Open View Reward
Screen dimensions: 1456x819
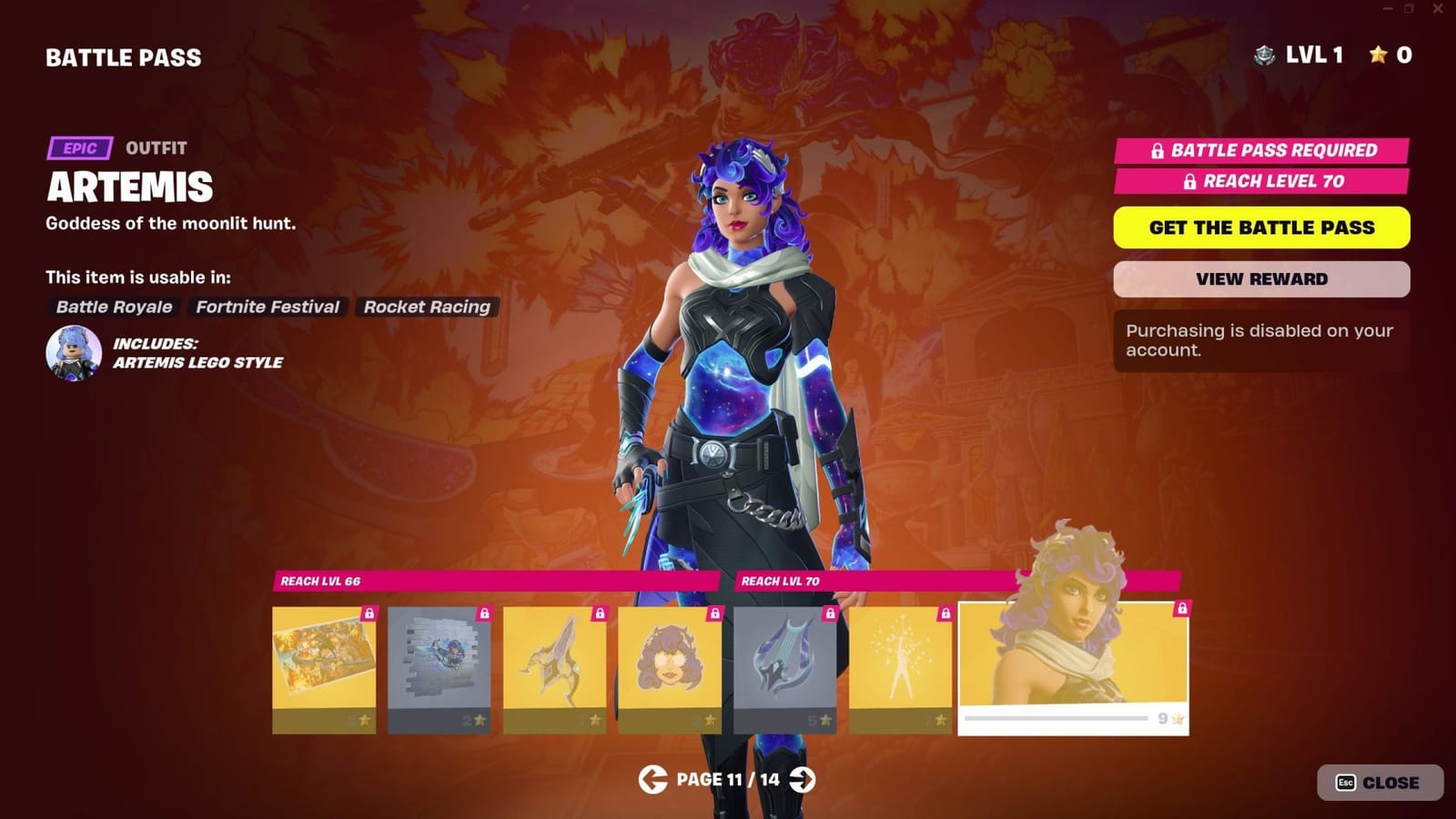click(x=1261, y=278)
